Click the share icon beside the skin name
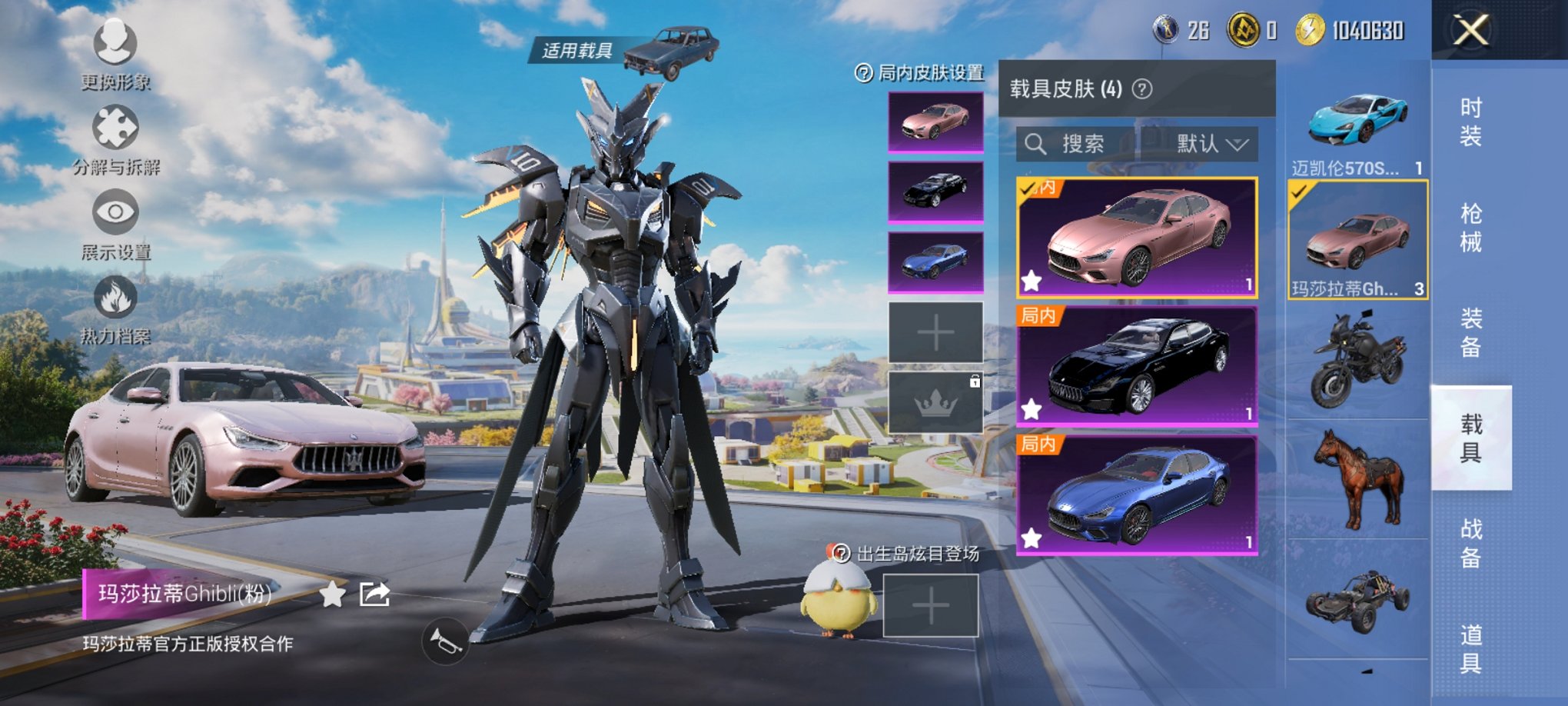1568x706 pixels. 374,594
